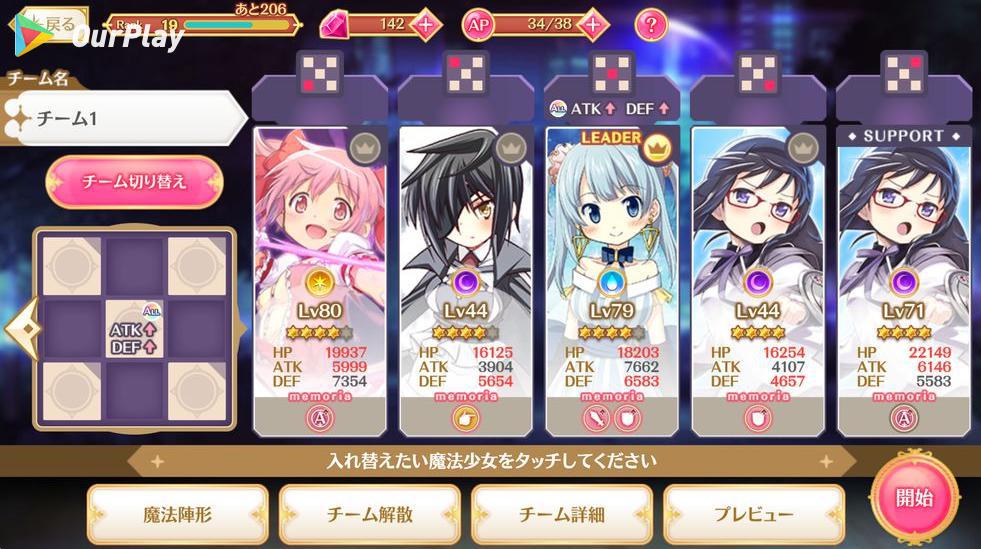Add gems with the plus button
Screen dimensions: 981x549
coord(425,24)
